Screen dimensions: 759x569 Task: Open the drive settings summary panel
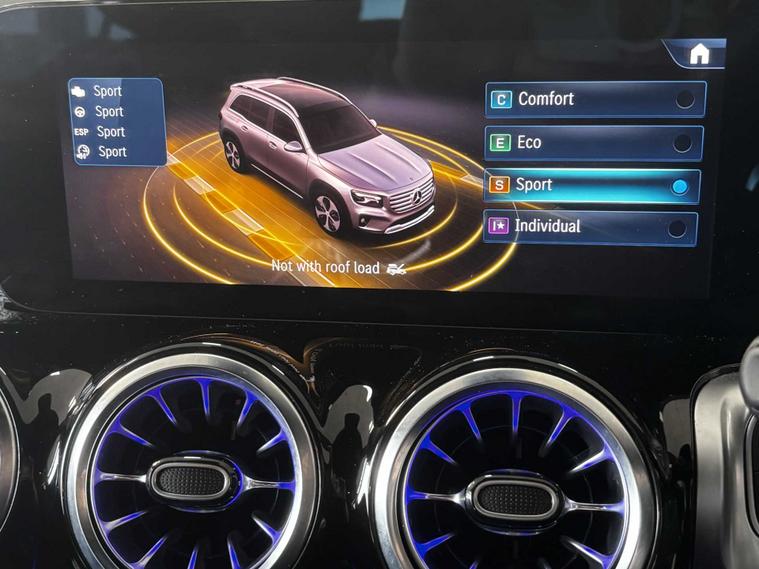click(115, 122)
